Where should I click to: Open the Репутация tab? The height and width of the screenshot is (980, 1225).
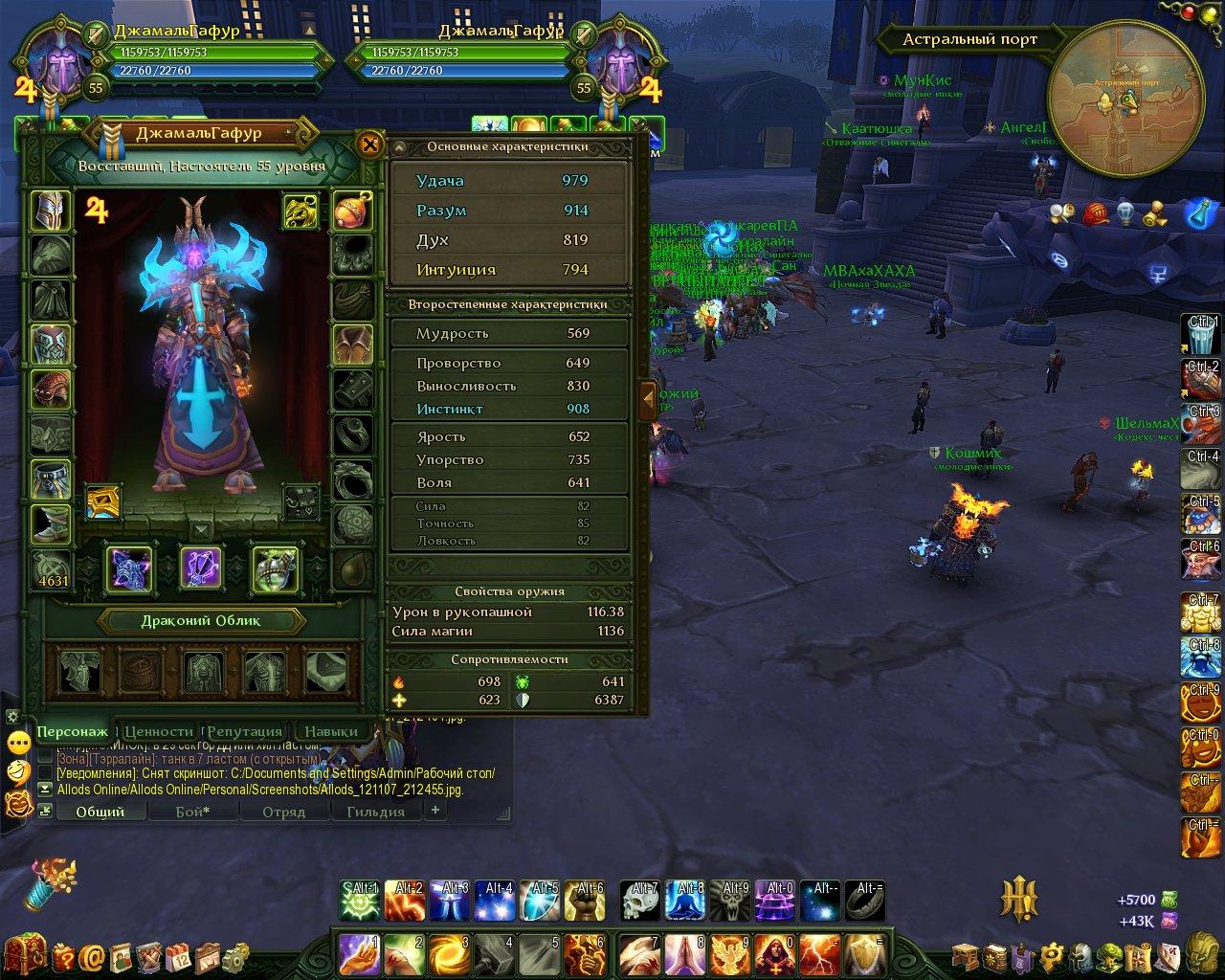(x=245, y=731)
